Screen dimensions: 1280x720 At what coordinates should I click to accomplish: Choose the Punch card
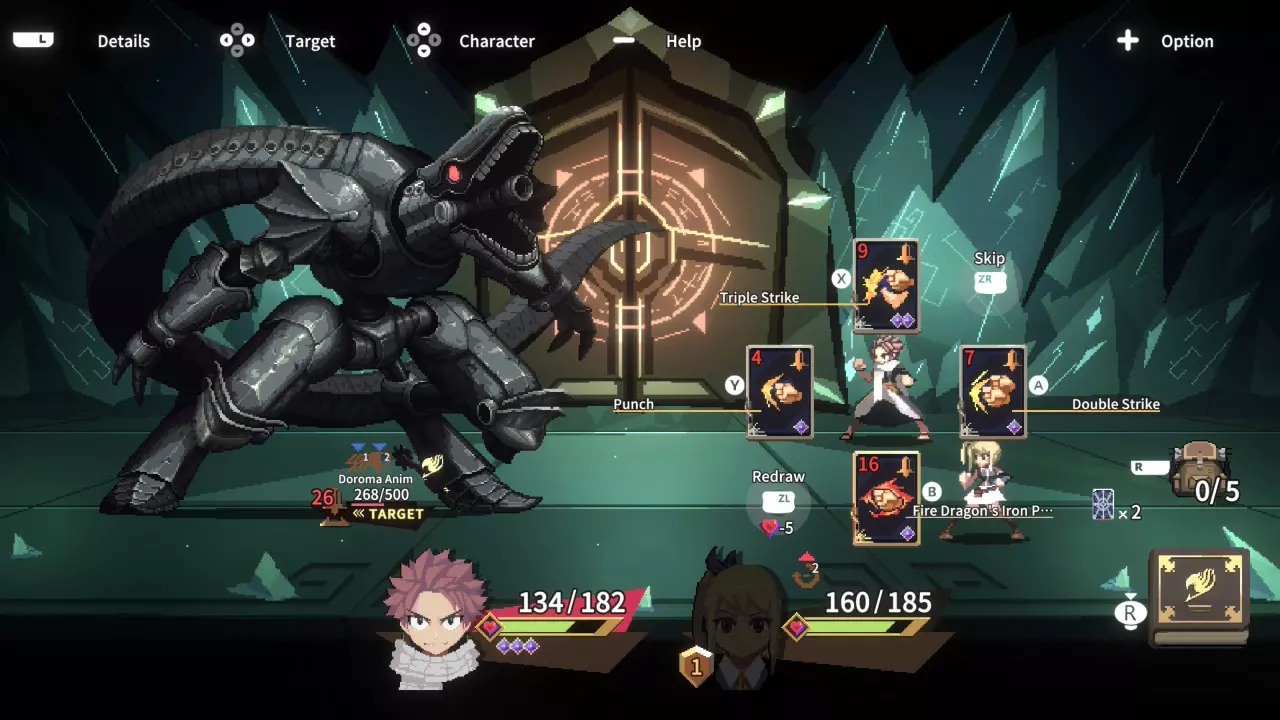click(x=780, y=393)
